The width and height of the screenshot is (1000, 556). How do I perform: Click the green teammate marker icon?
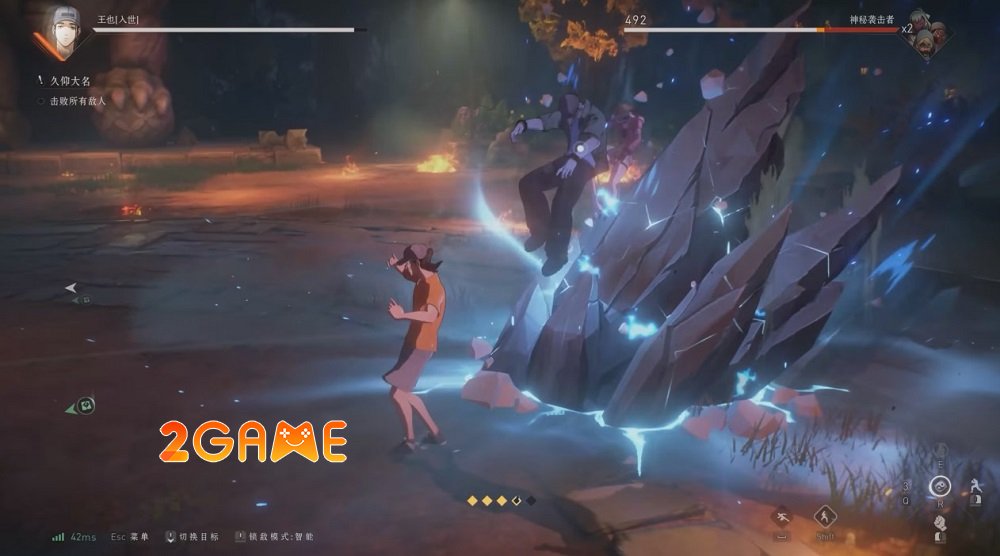85,405
